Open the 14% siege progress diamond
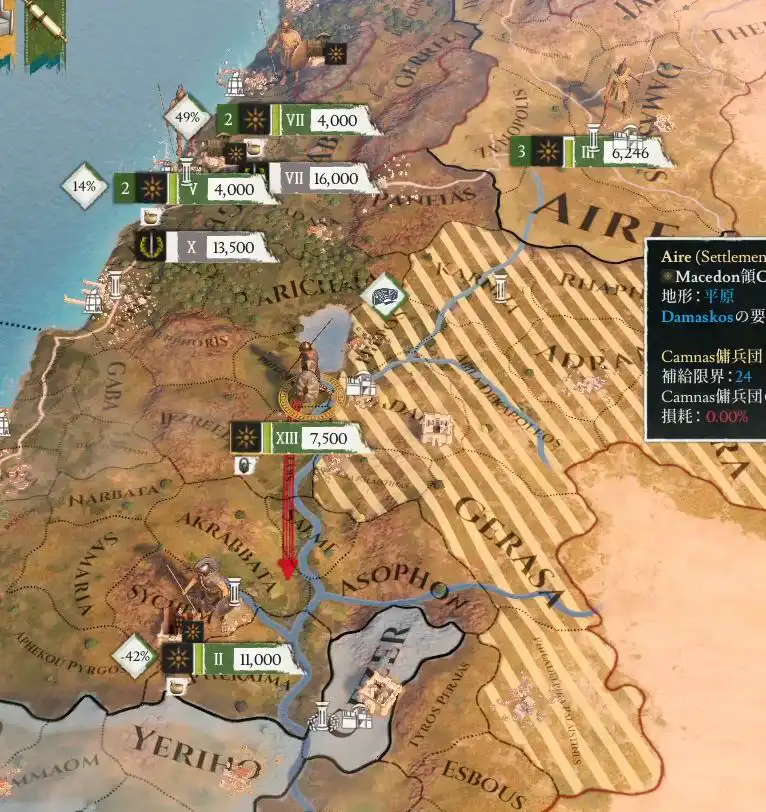766x812 pixels. tap(84, 186)
